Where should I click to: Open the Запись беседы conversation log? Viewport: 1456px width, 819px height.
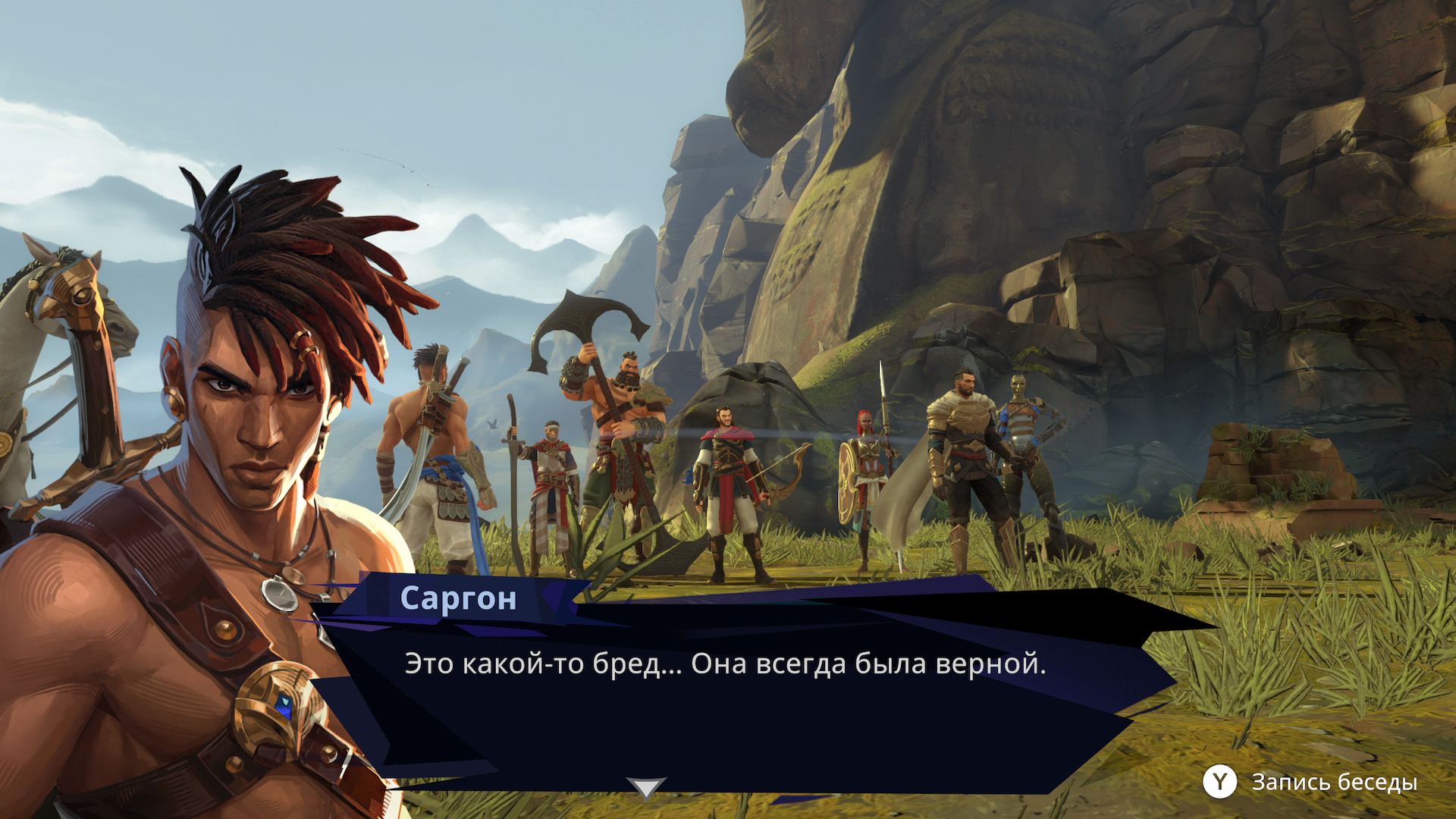click(1310, 782)
